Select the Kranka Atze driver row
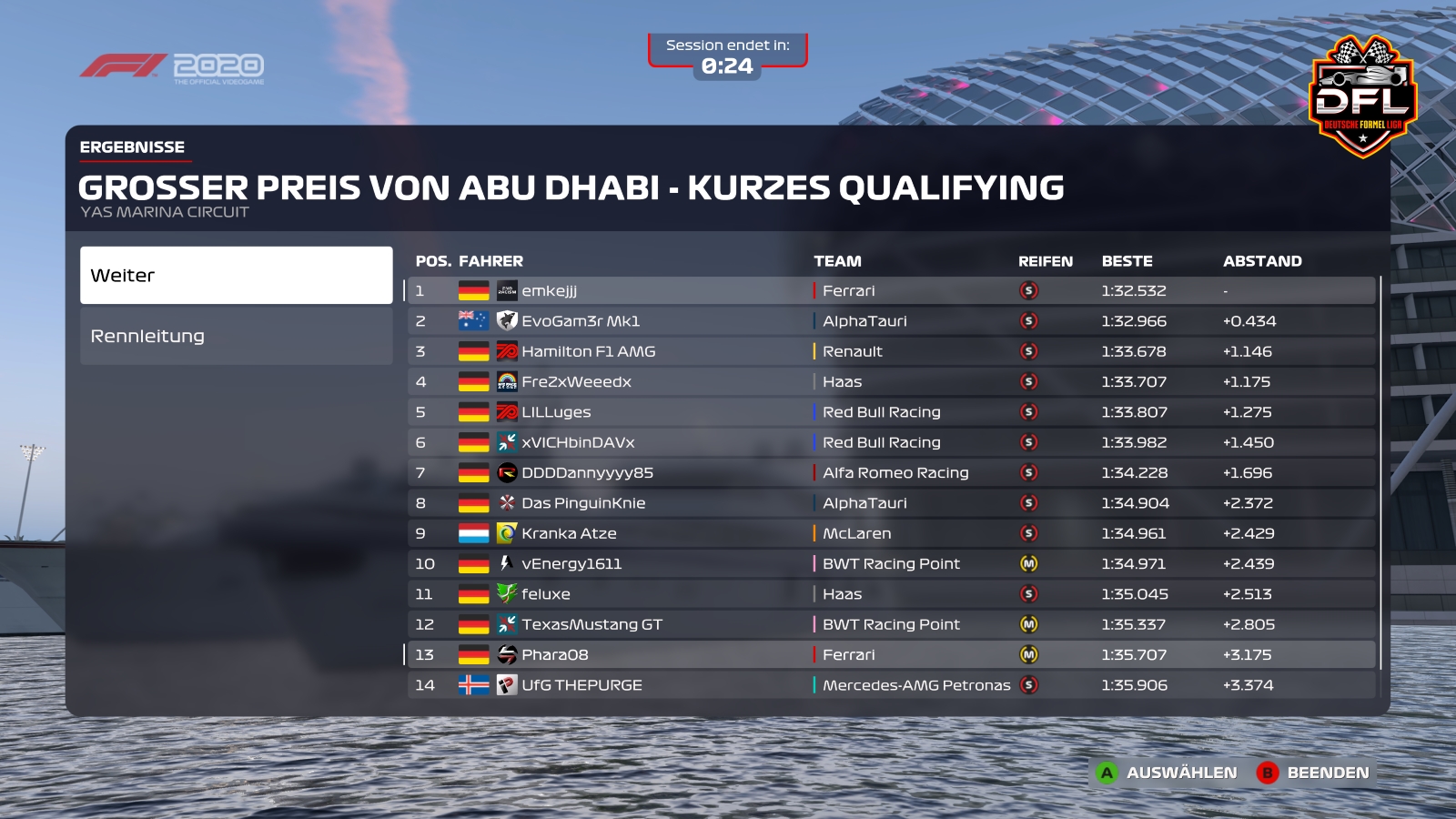The image size is (1456, 819). coord(890,533)
